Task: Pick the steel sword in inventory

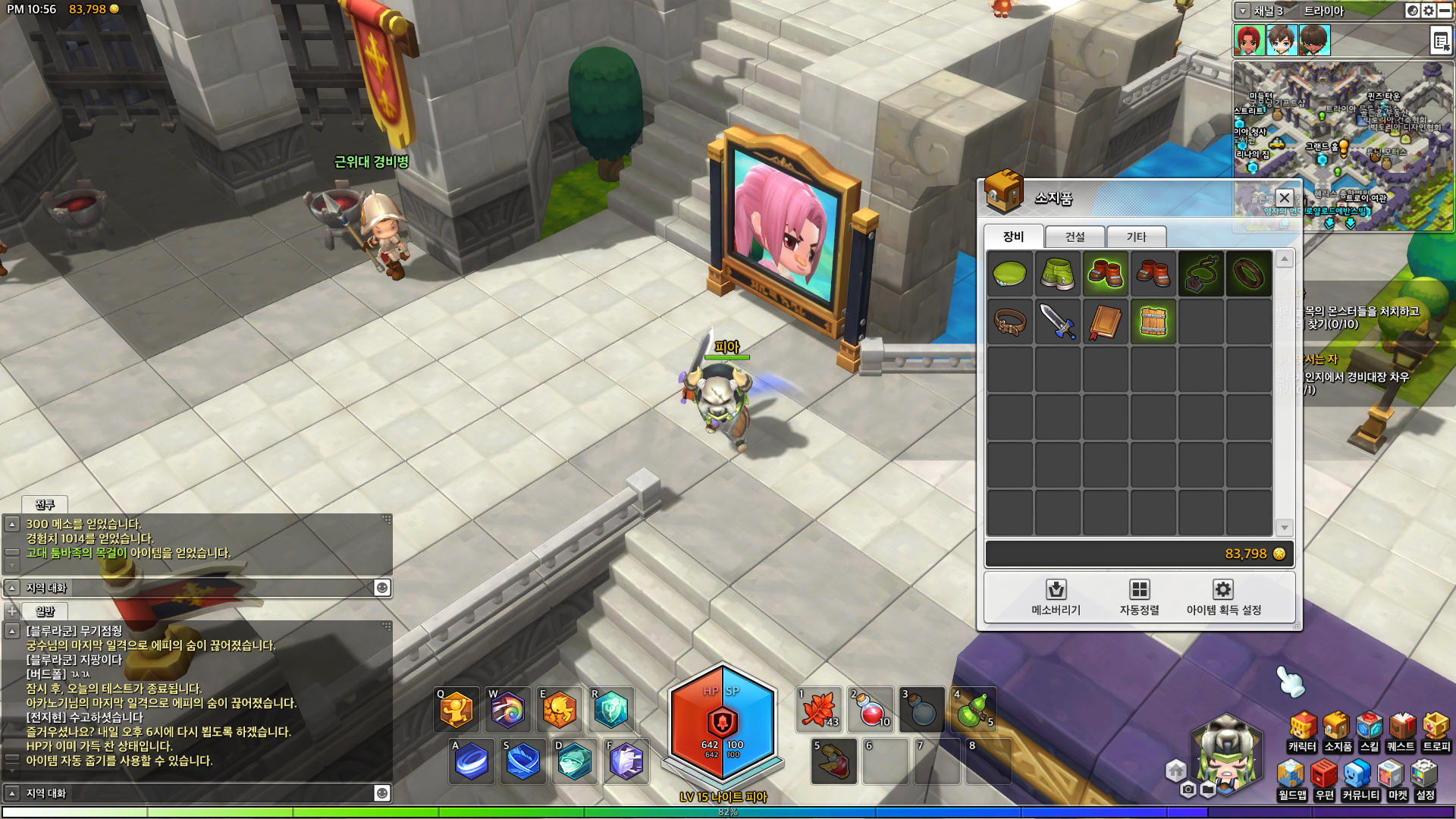Action: click(1057, 322)
